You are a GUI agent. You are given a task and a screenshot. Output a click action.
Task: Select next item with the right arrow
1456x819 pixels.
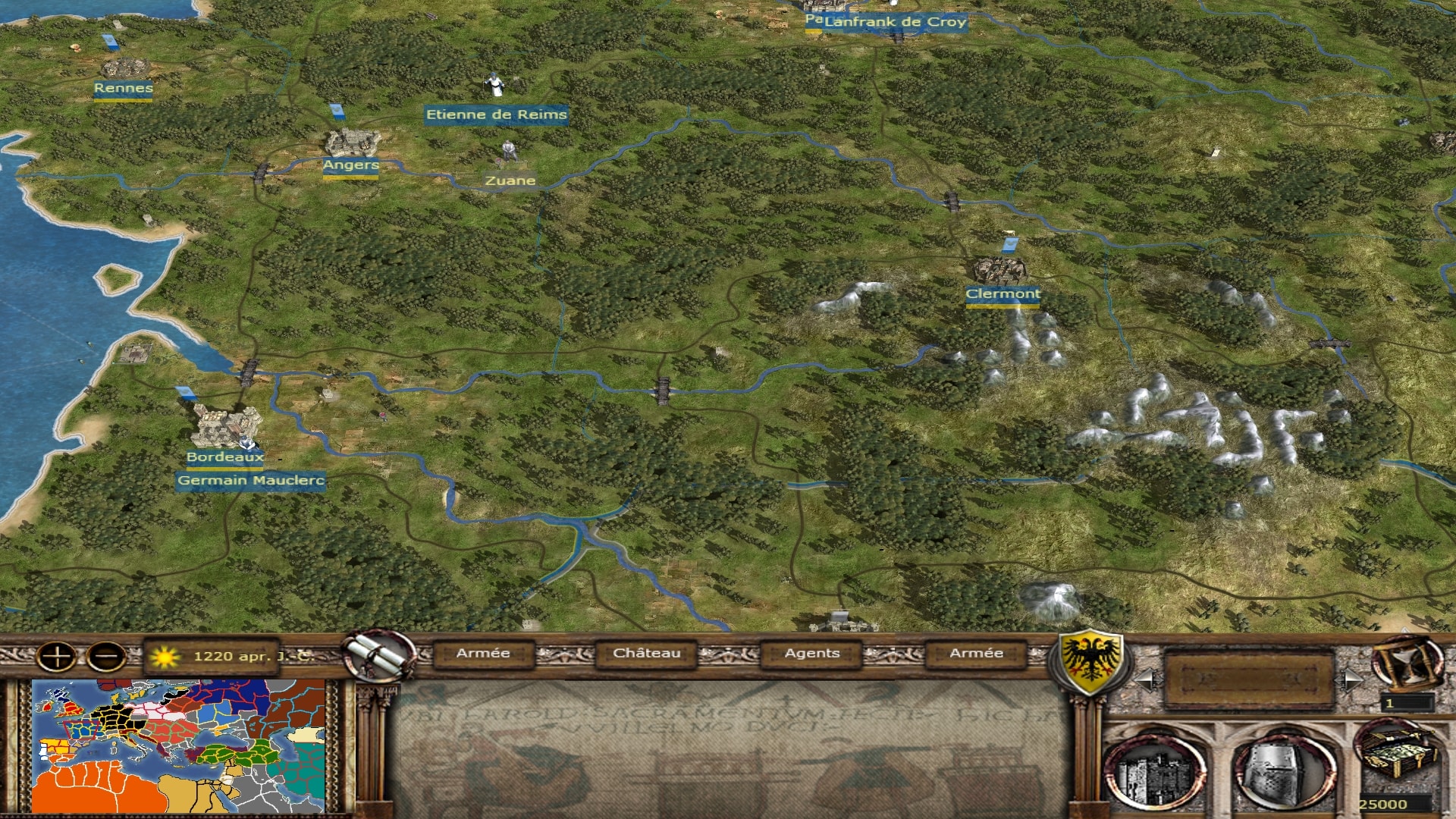coord(1351,679)
